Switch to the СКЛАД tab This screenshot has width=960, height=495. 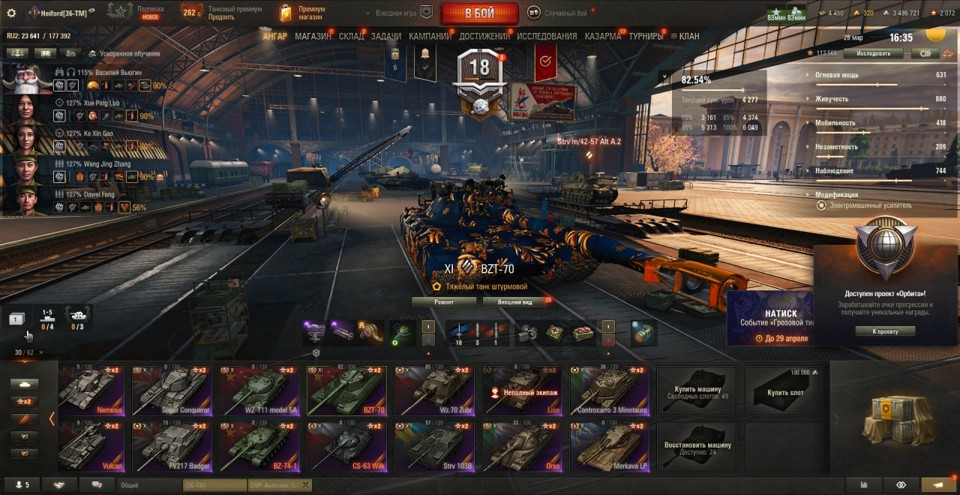coord(351,36)
